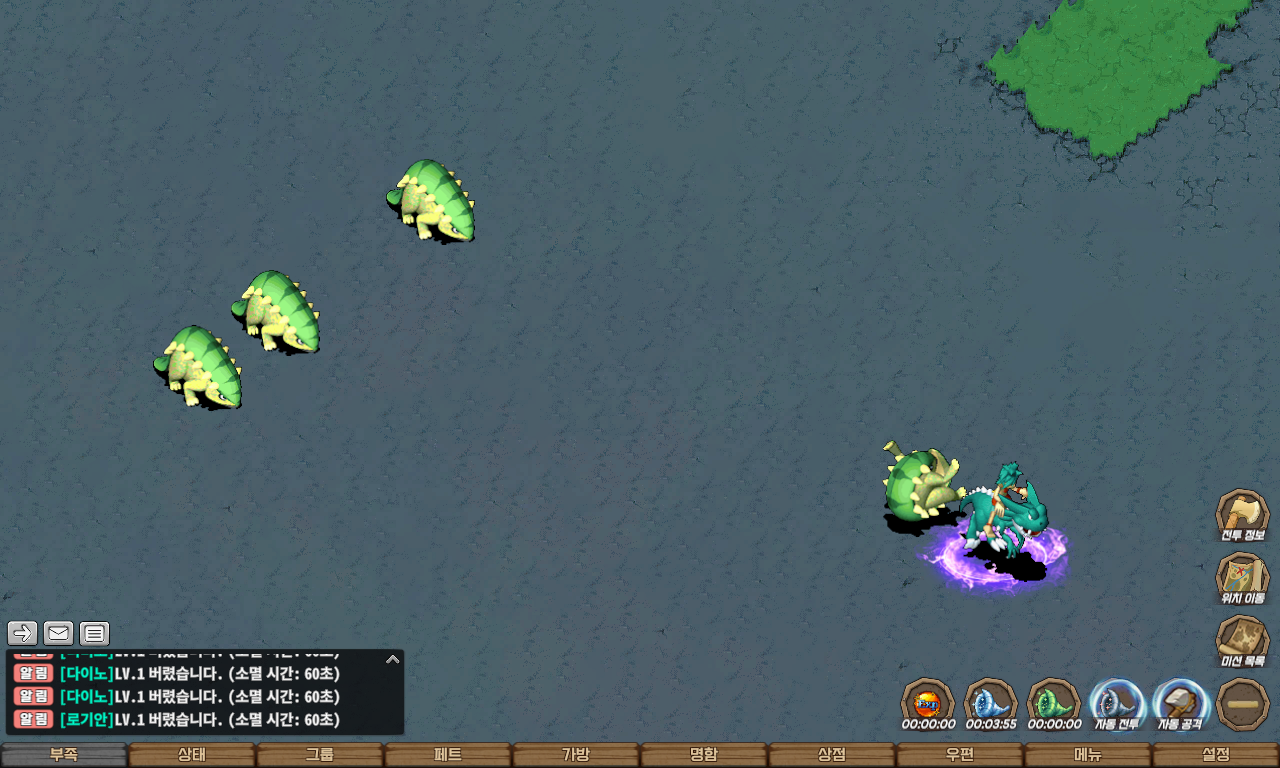
Task: Open the 전투 정보 axe icon
Action: click(x=1242, y=514)
